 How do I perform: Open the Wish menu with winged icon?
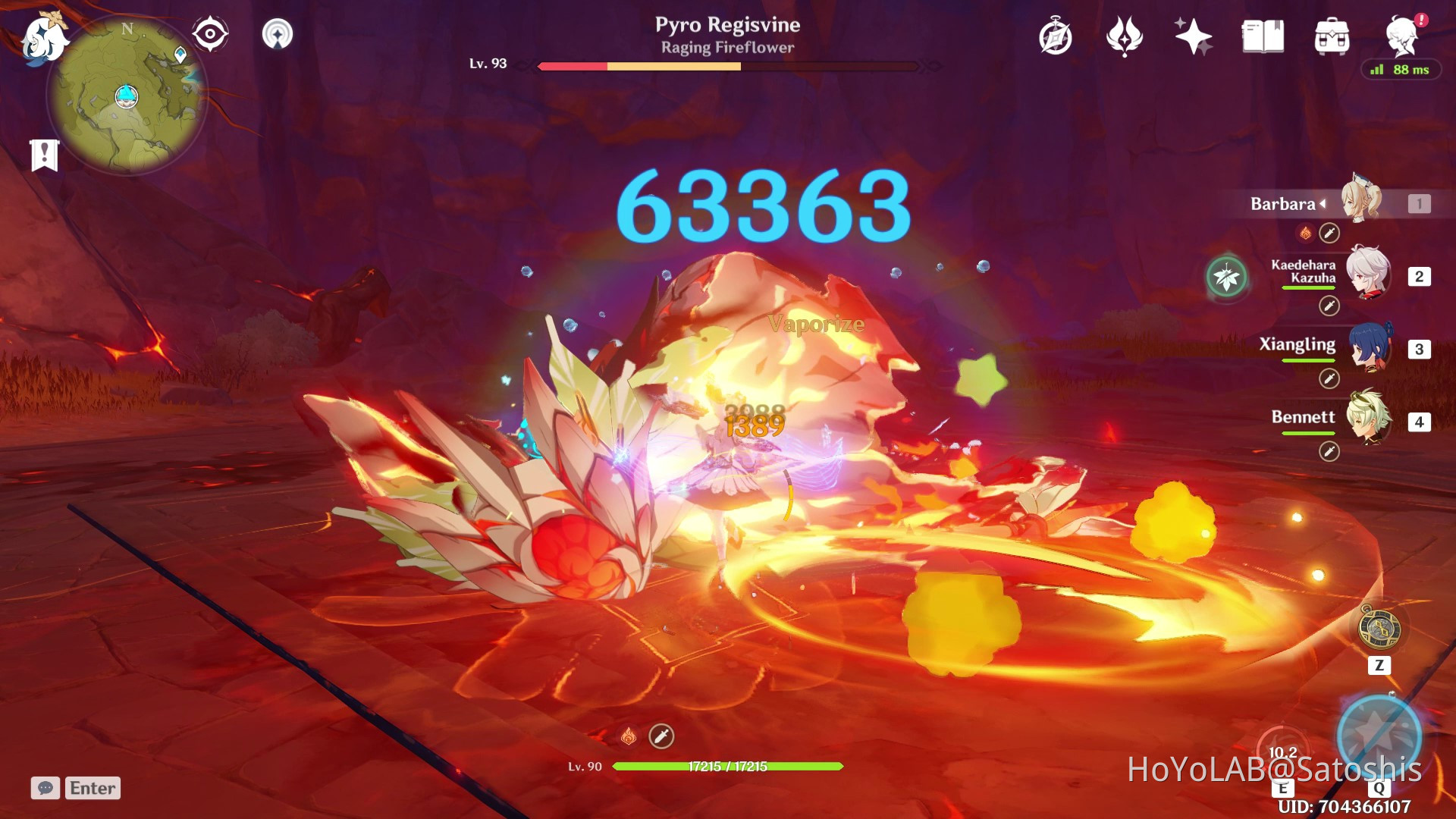pyautogui.click(x=1125, y=35)
